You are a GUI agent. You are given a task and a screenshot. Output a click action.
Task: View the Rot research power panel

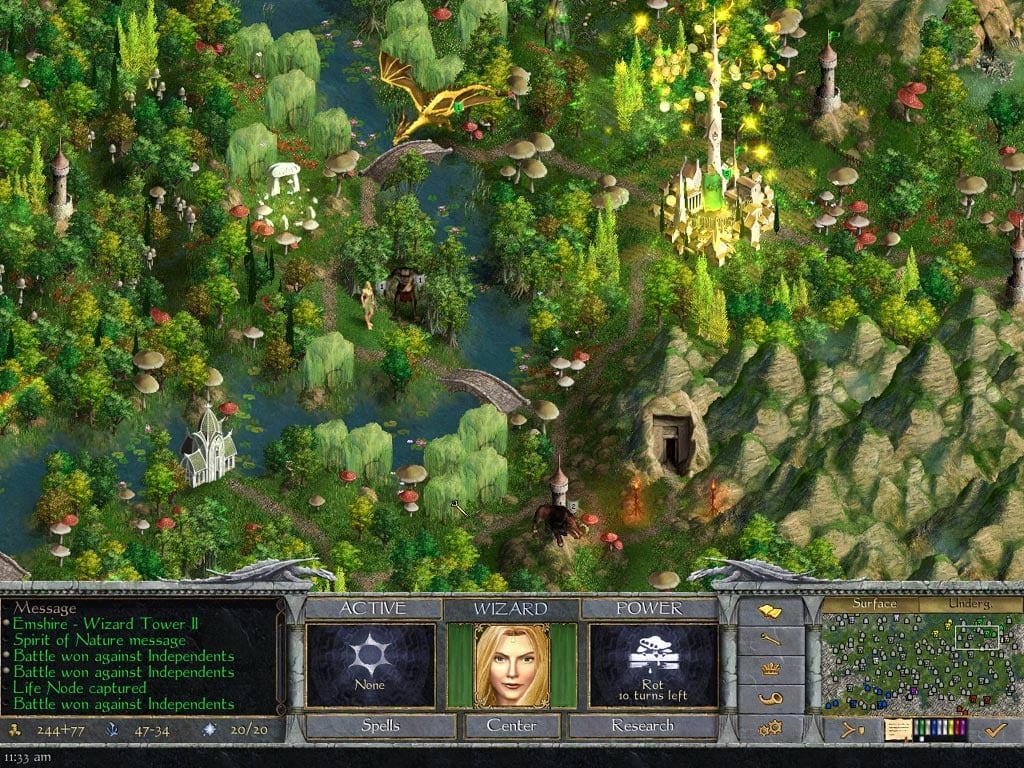click(653, 665)
